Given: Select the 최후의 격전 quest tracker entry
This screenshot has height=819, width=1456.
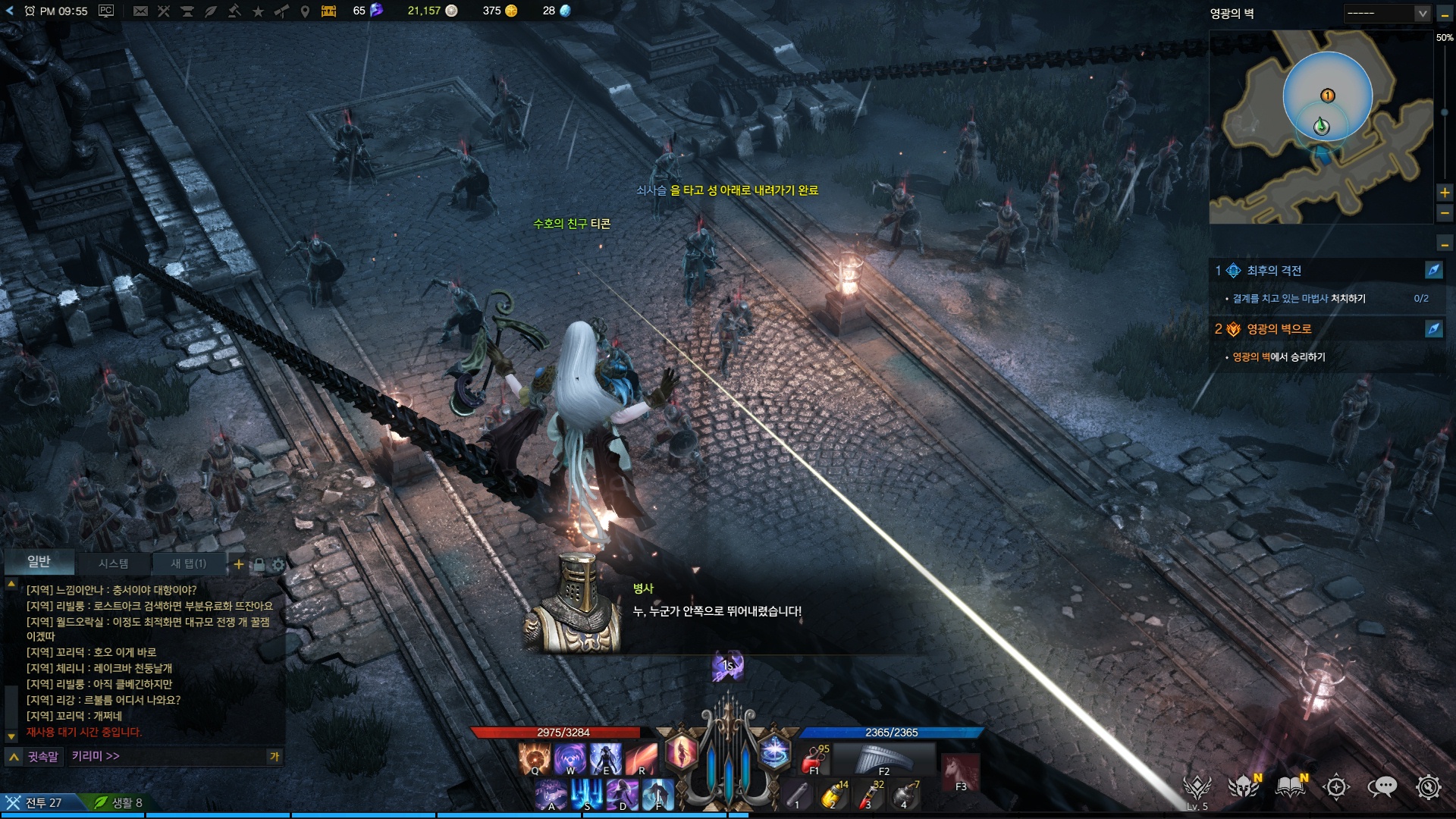Looking at the screenshot, I should 1274,271.
